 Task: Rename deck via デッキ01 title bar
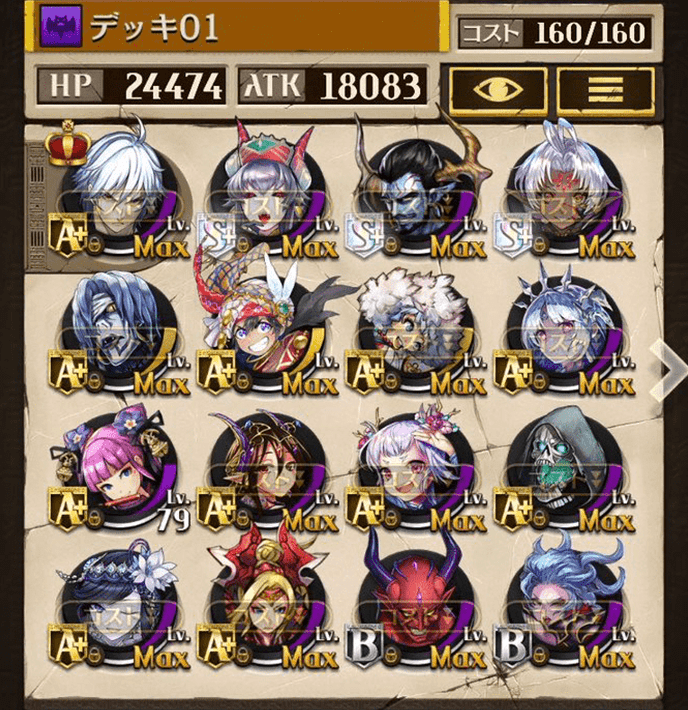(240, 28)
